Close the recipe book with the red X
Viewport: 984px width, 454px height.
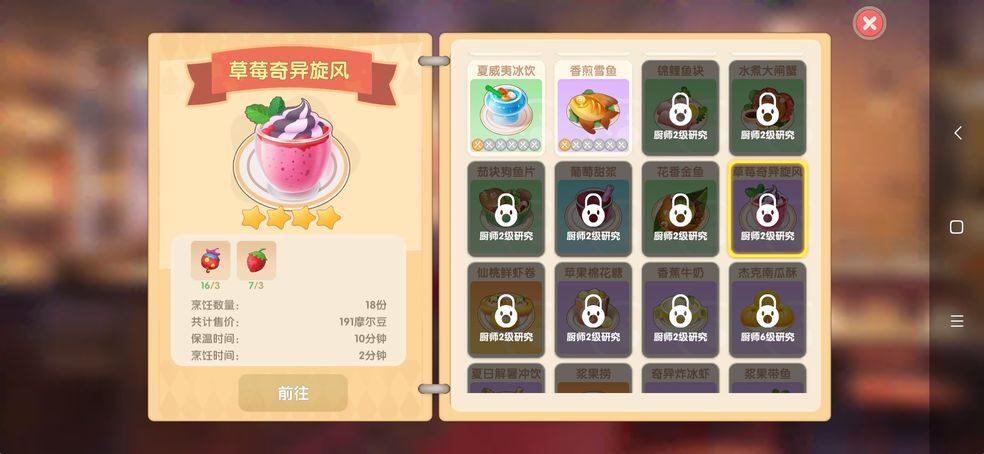(870, 23)
